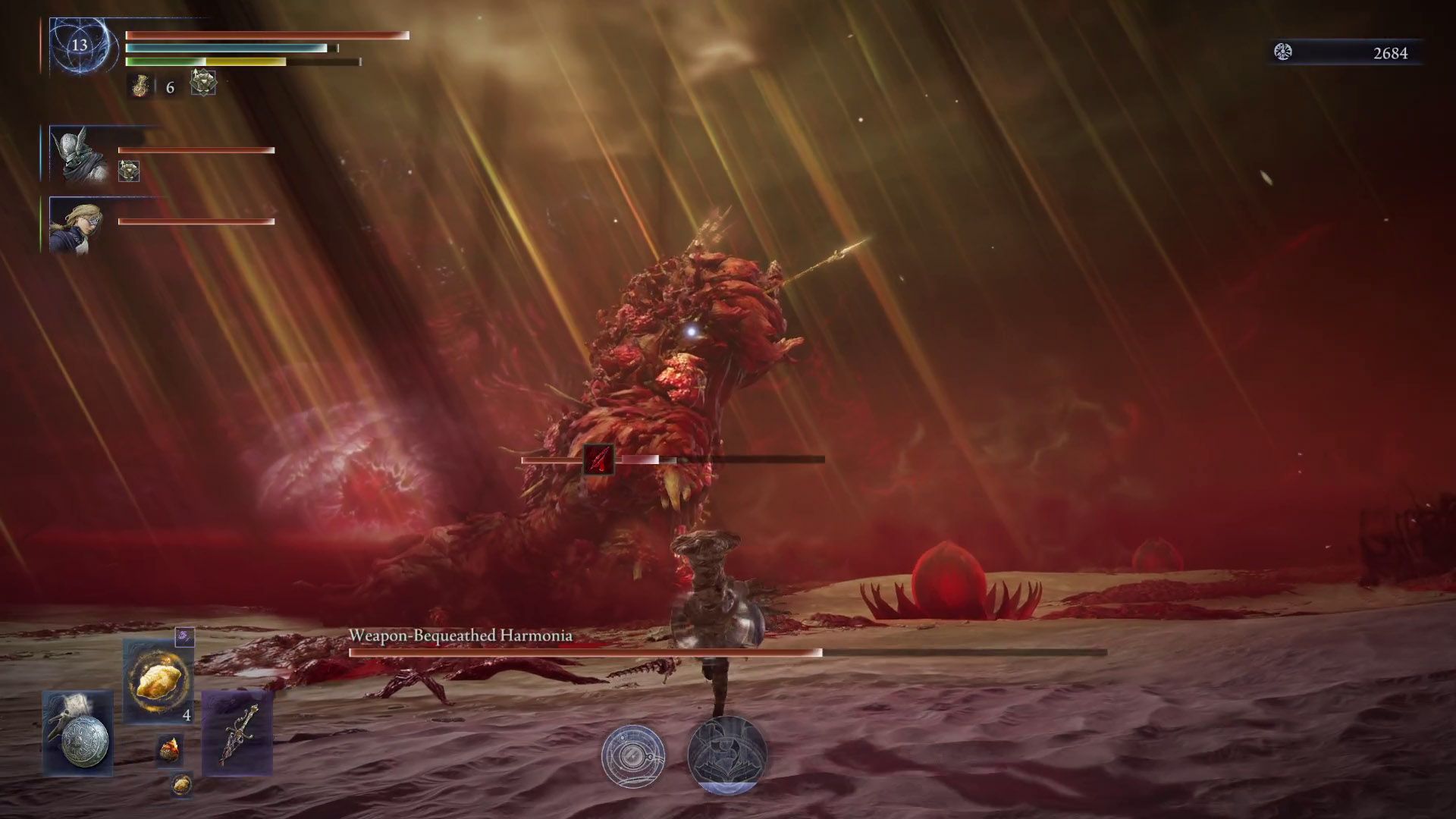The height and width of the screenshot is (819, 1456).
Task: Select the jeweled dagger weapon slot icon
Action: (237, 733)
